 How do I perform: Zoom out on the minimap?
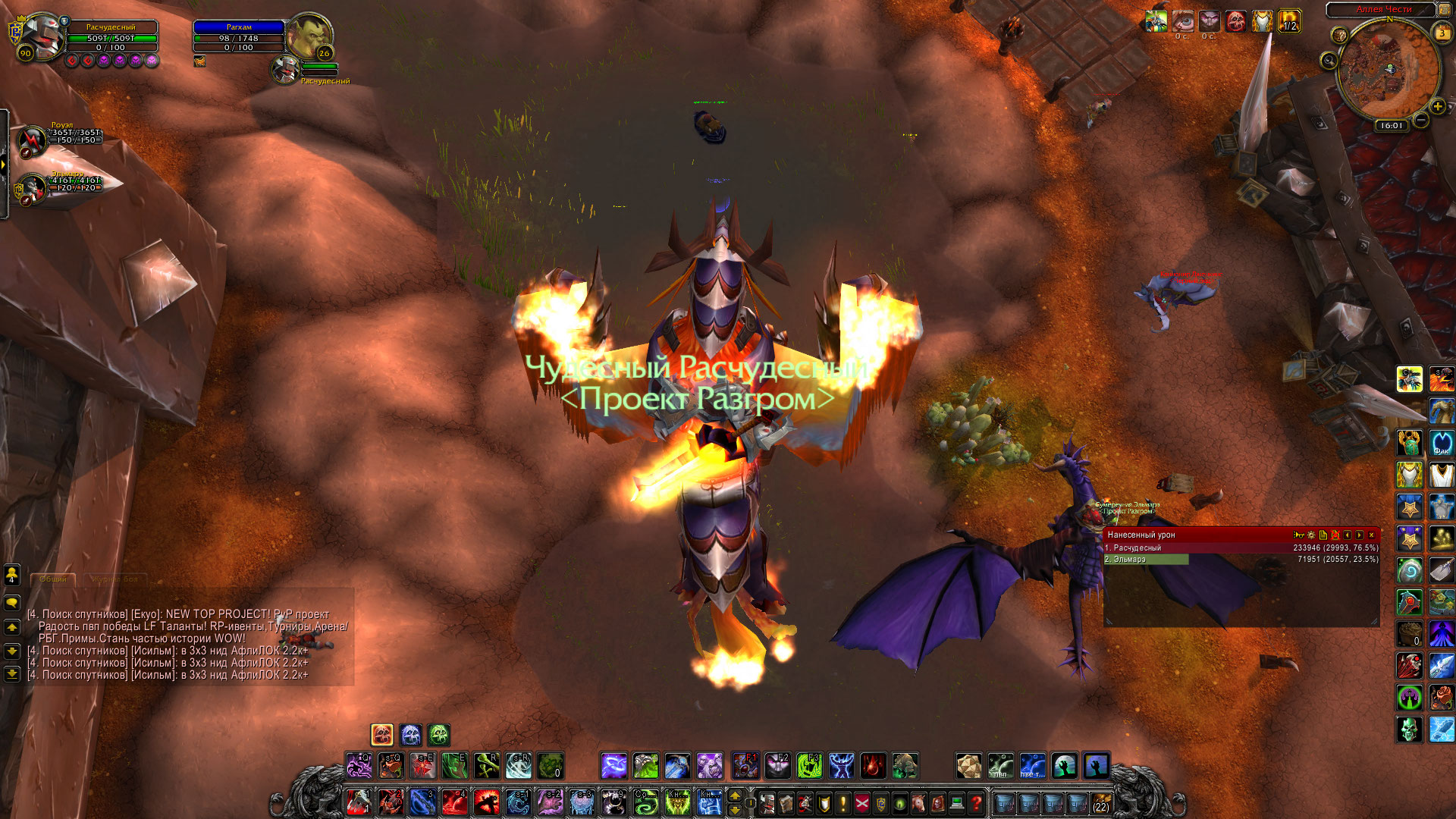[1421, 120]
